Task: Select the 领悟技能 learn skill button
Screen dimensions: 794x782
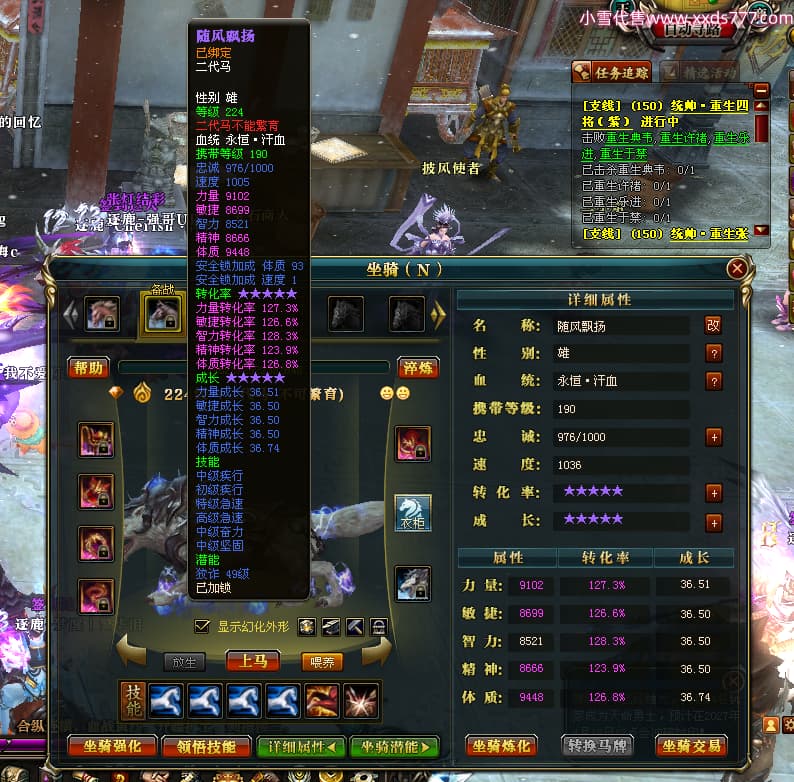Action: pyautogui.click(x=206, y=746)
